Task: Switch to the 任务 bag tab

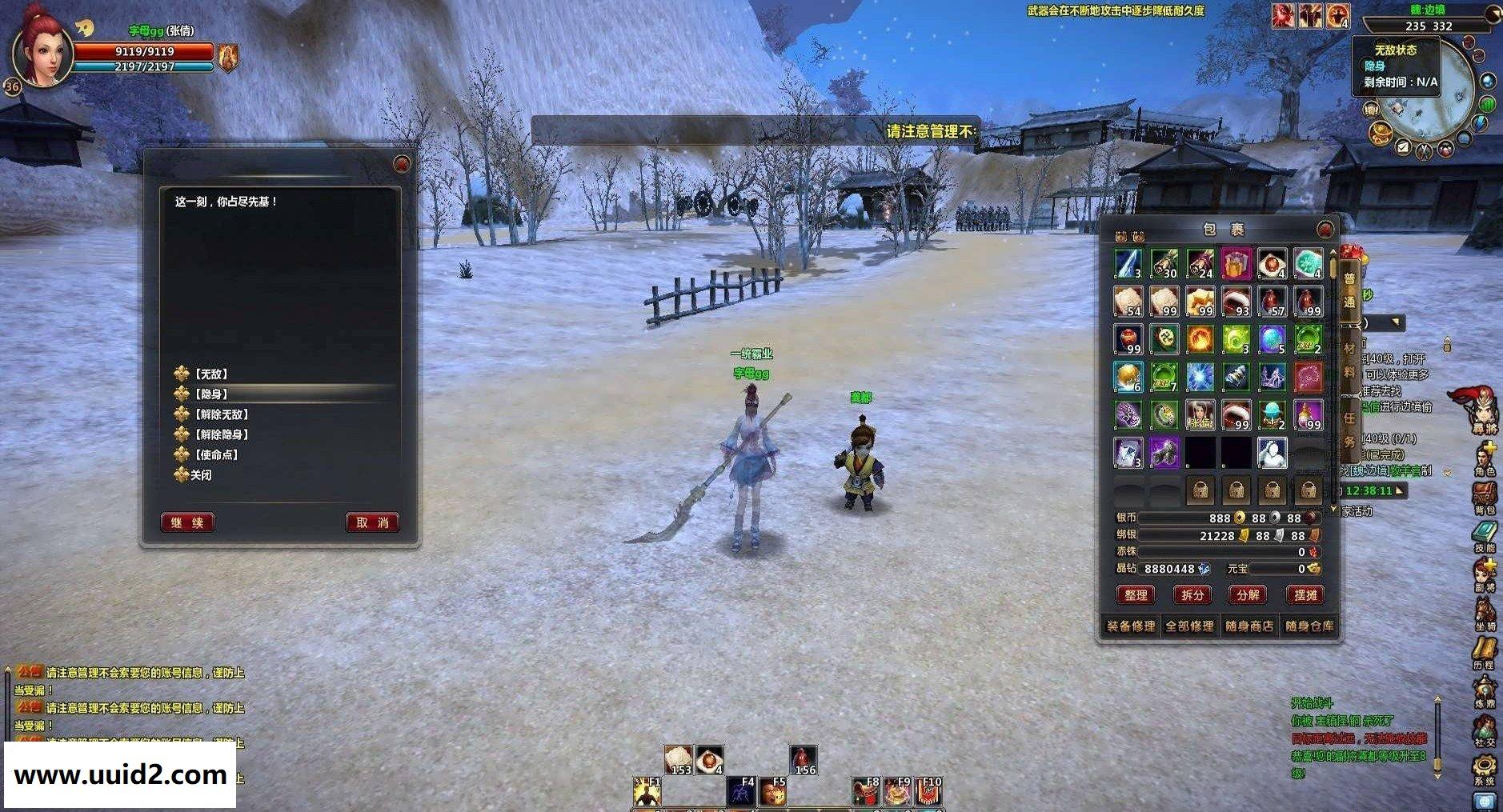Action: pyautogui.click(x=1349, y=428)
